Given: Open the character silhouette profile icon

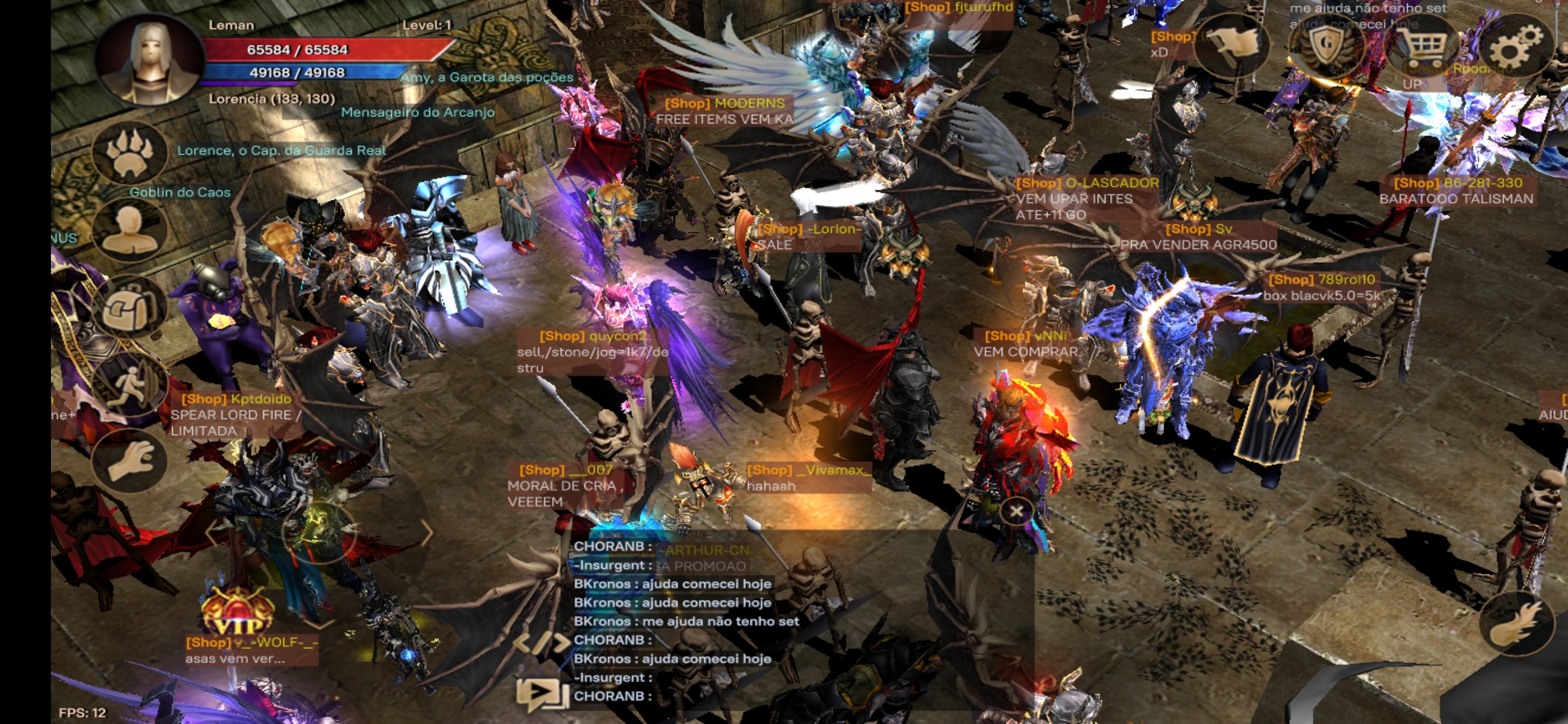Looking at the screenshot, I should click(x=129, y=230).
